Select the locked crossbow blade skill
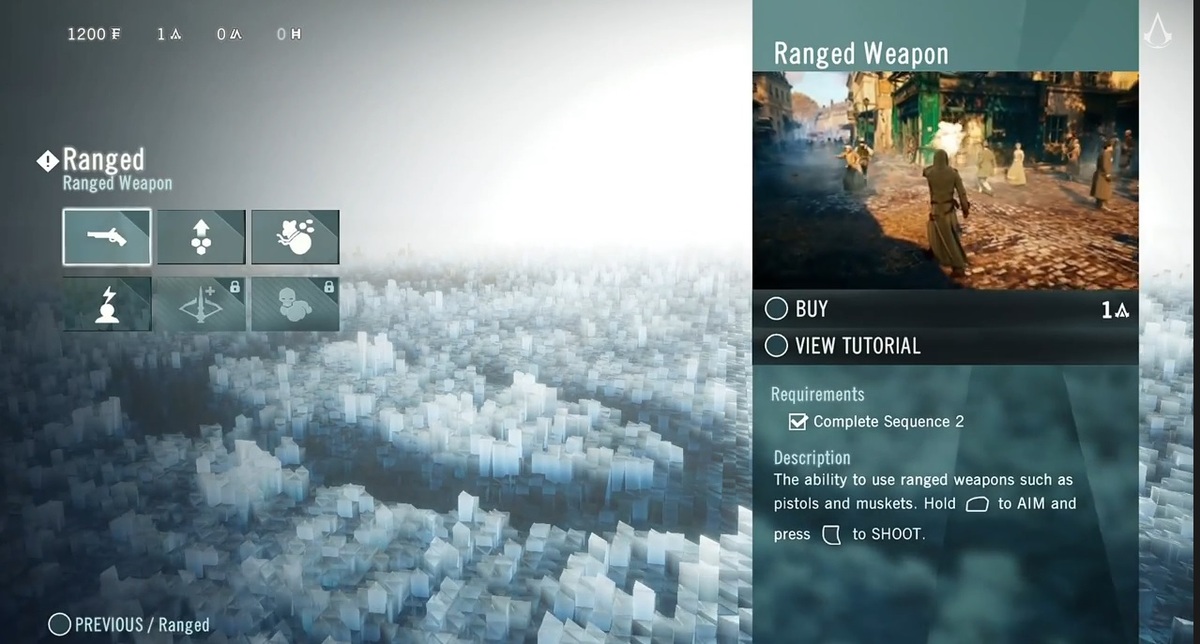1200x644 pixels. 201,304
